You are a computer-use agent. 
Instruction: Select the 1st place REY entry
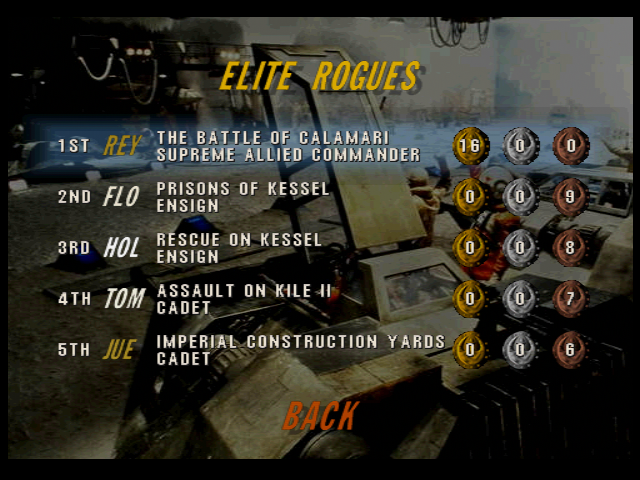[x=122, y=146]
